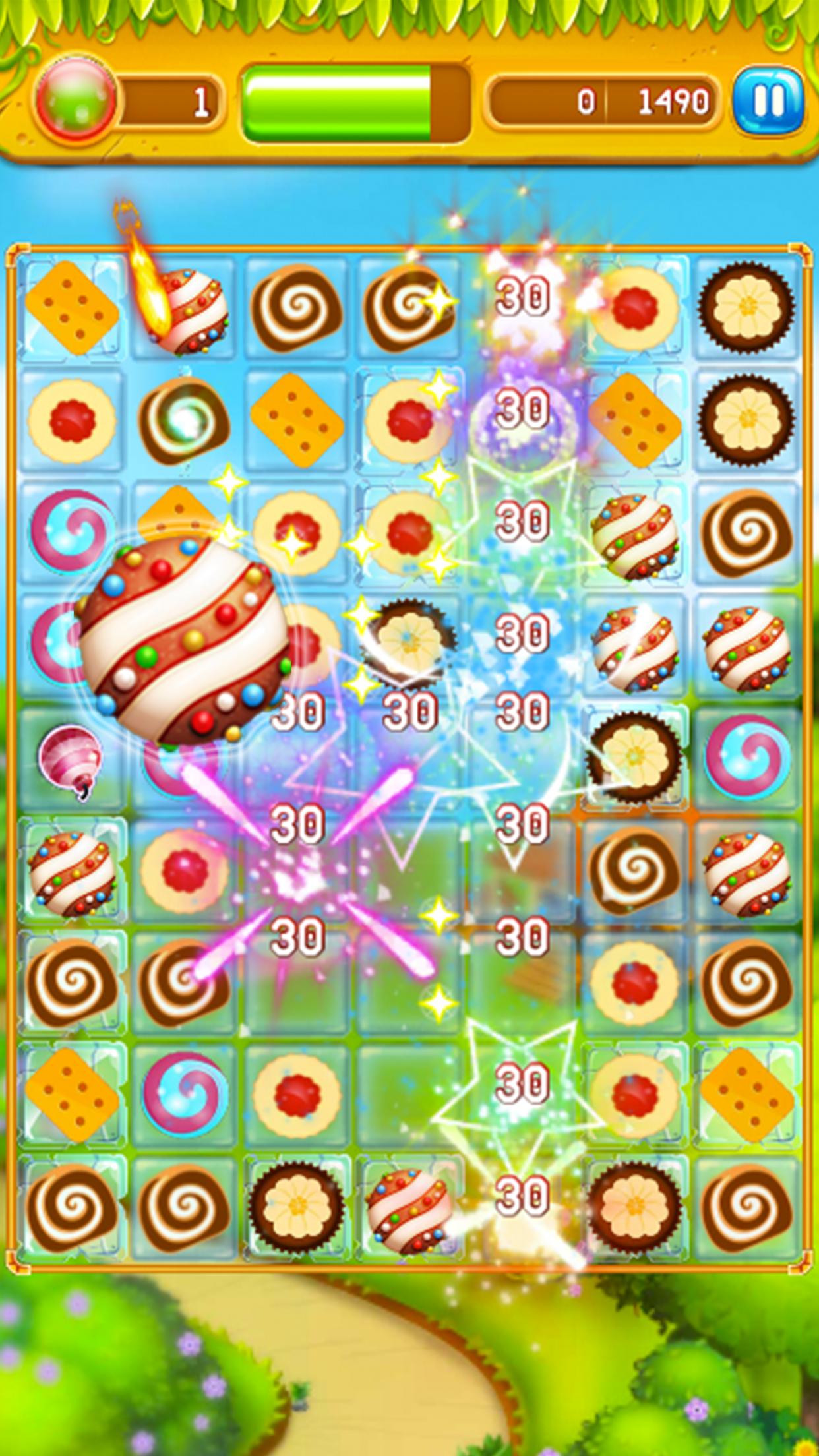Pause the game with the blue button

pyautogui.click(x=769, y=101)
